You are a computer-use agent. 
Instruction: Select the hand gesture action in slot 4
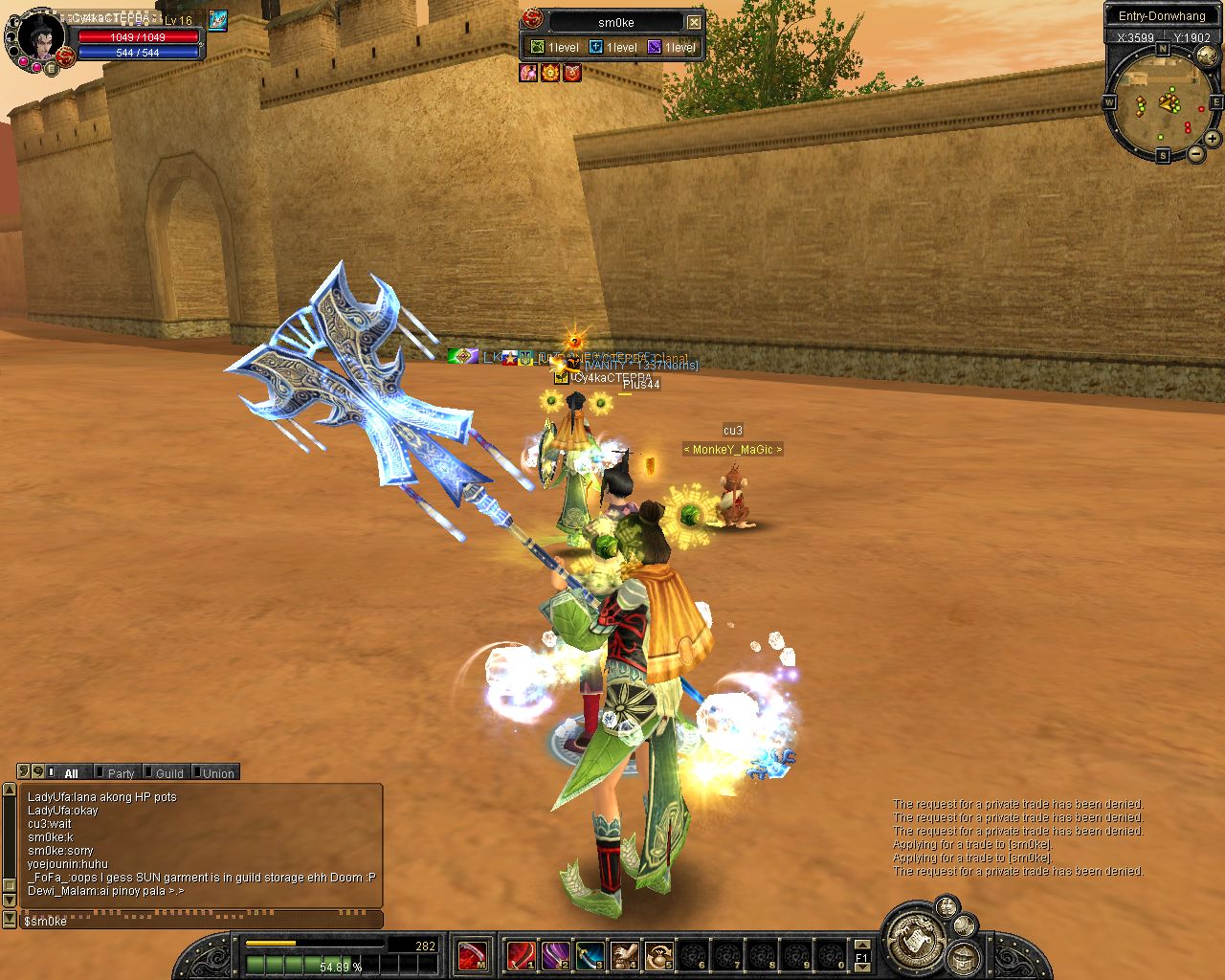pos(624,955)
